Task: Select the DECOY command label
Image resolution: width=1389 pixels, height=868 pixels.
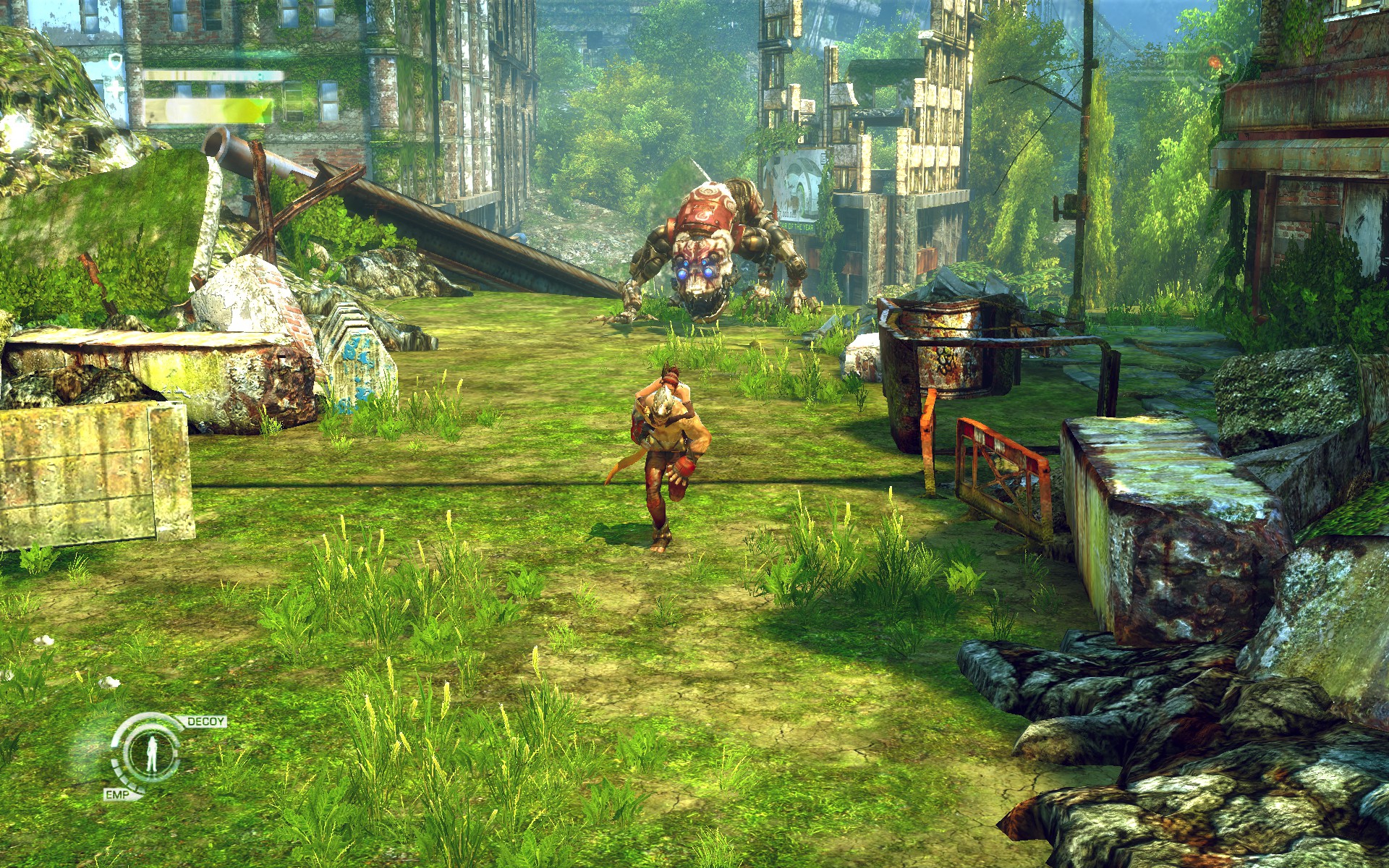Action: (x=206, y=722)
